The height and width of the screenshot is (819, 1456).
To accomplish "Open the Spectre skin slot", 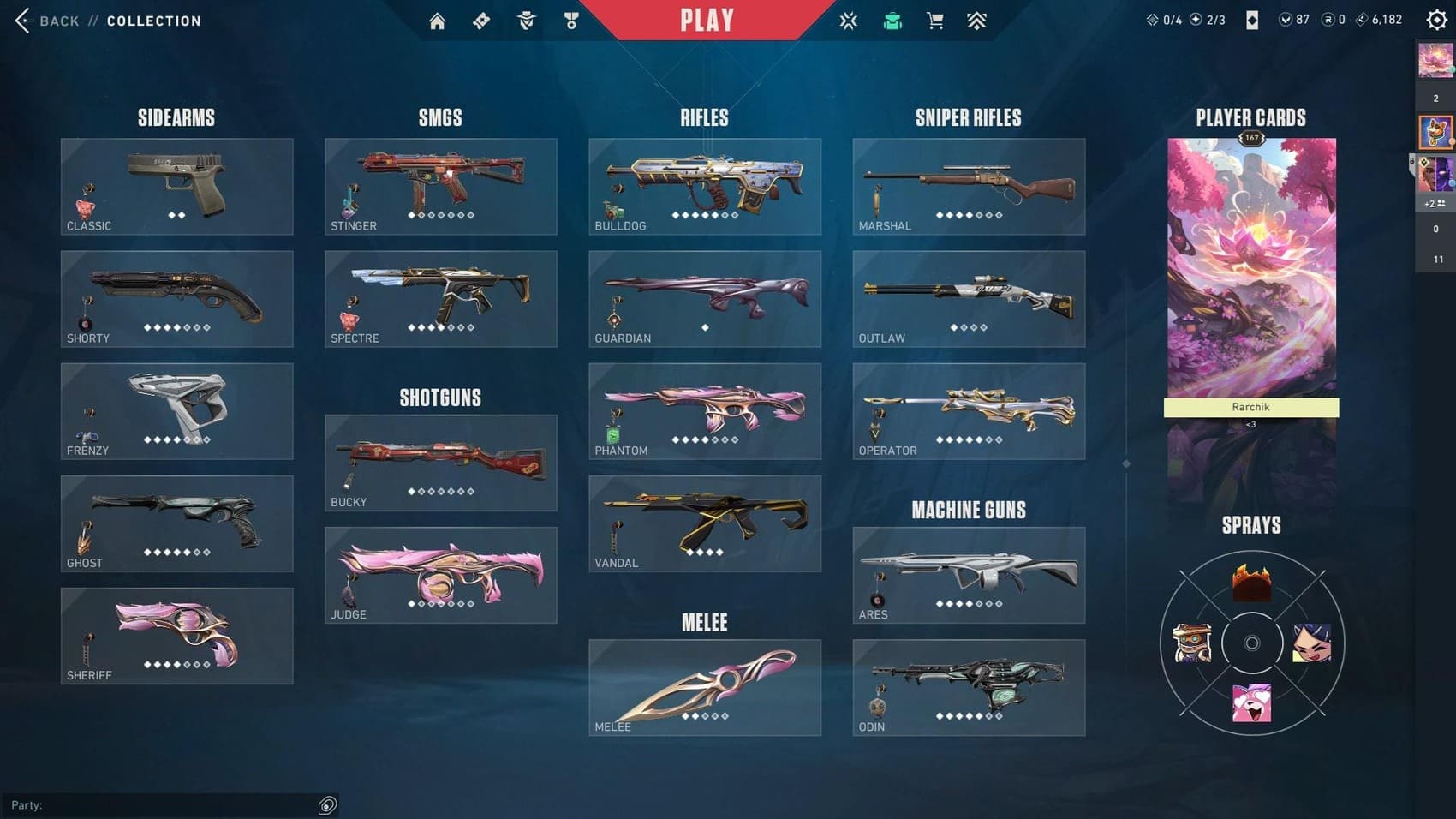I will click(x=440, y=299).
